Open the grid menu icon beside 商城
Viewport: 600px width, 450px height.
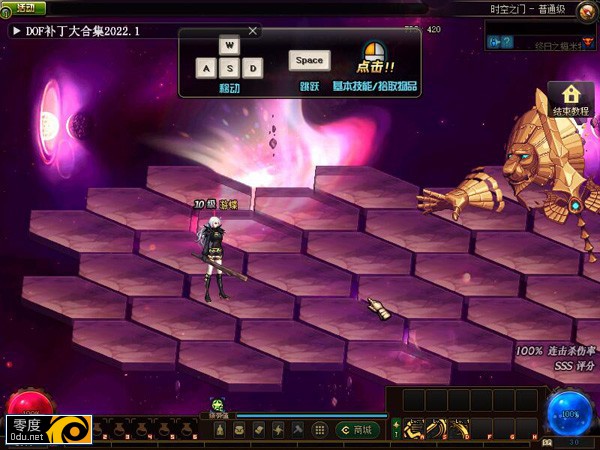tap(320, 429)
